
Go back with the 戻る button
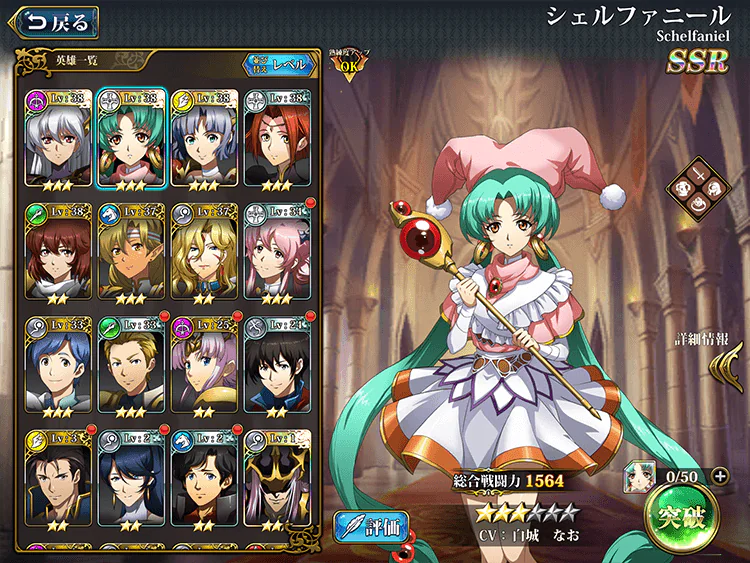[50, 21]
